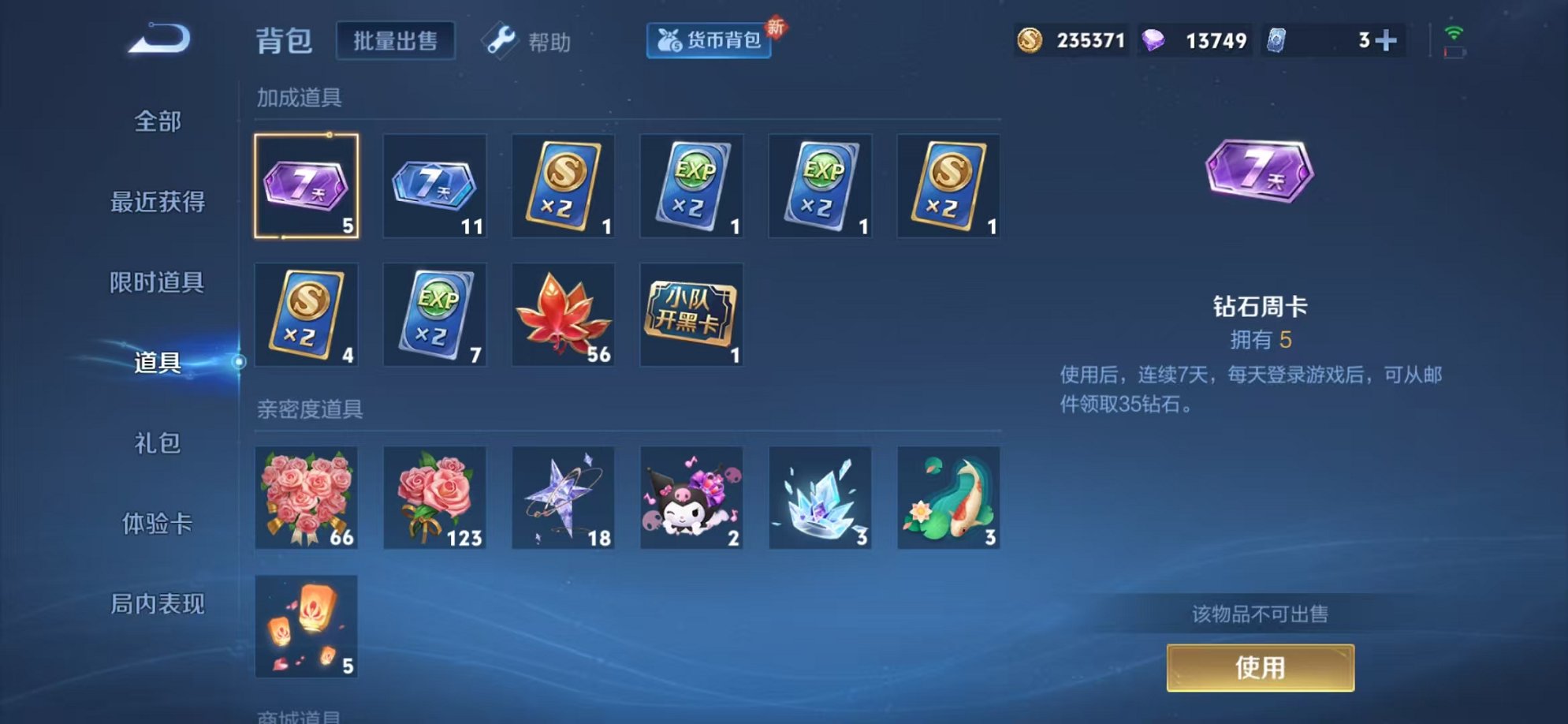Select the 小队开黑卡 team card
Screen dimensions: 1568x724
pyautogui.click(x=691, y=315)
